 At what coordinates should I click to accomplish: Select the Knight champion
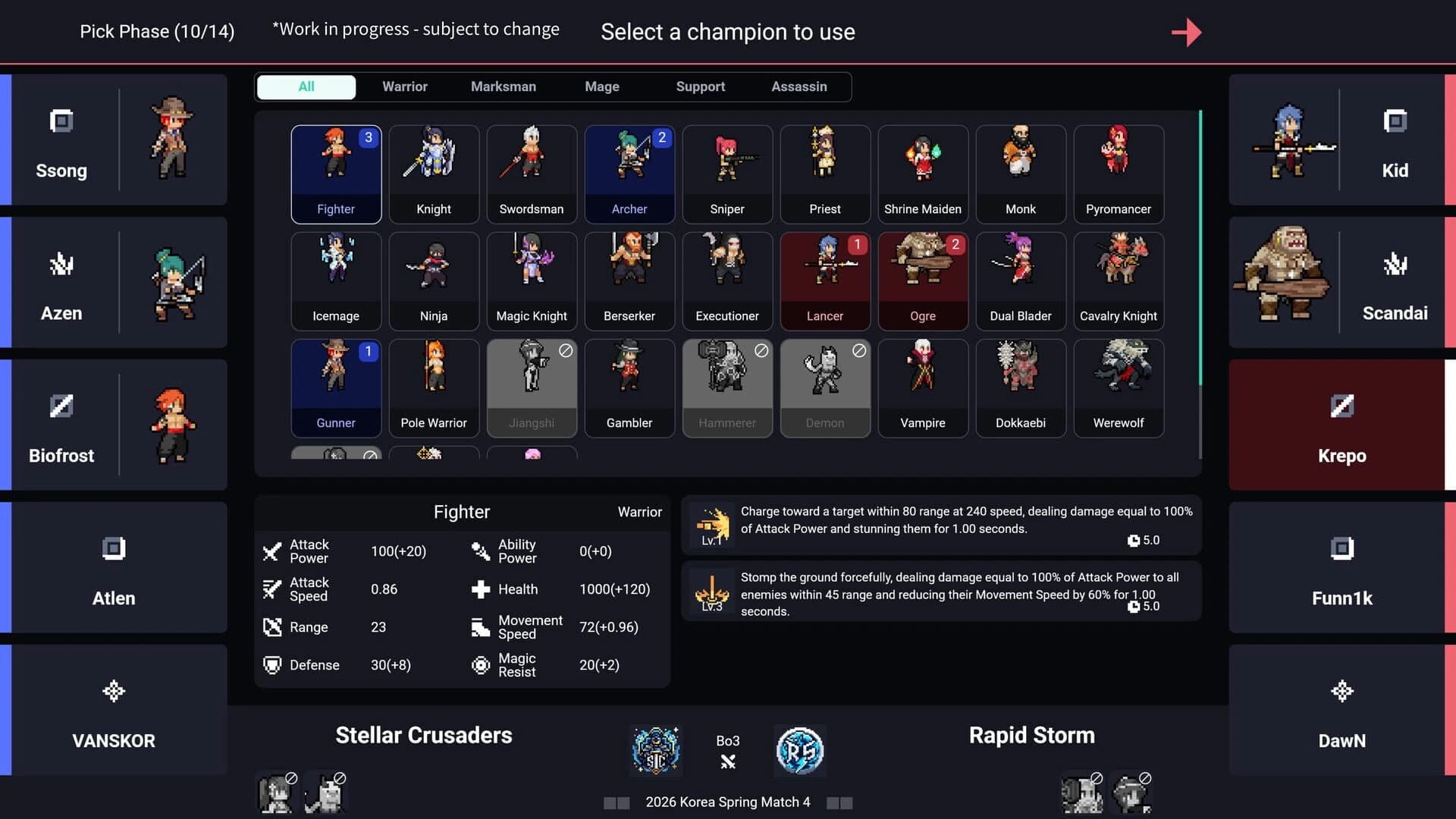(433, 174)
